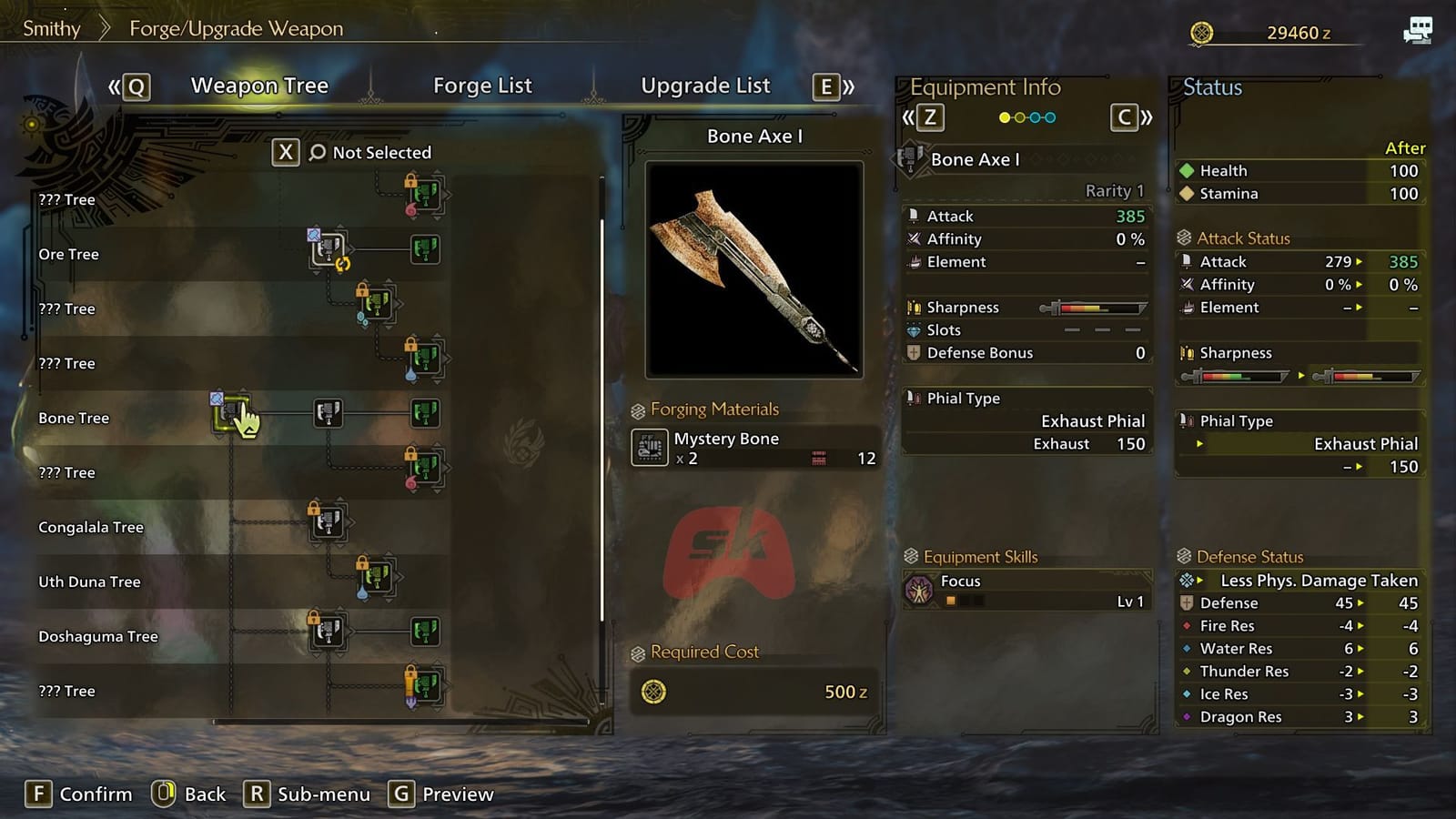Click the zenny coin icon beside 29460 z

(x=1203, y=30)
